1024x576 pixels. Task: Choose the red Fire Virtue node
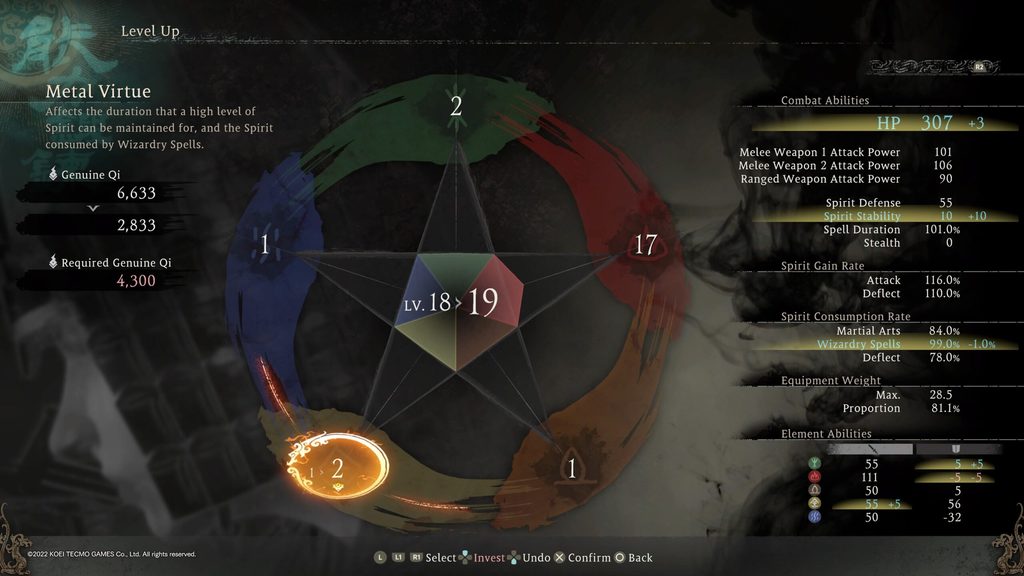[x=645, y=245]
